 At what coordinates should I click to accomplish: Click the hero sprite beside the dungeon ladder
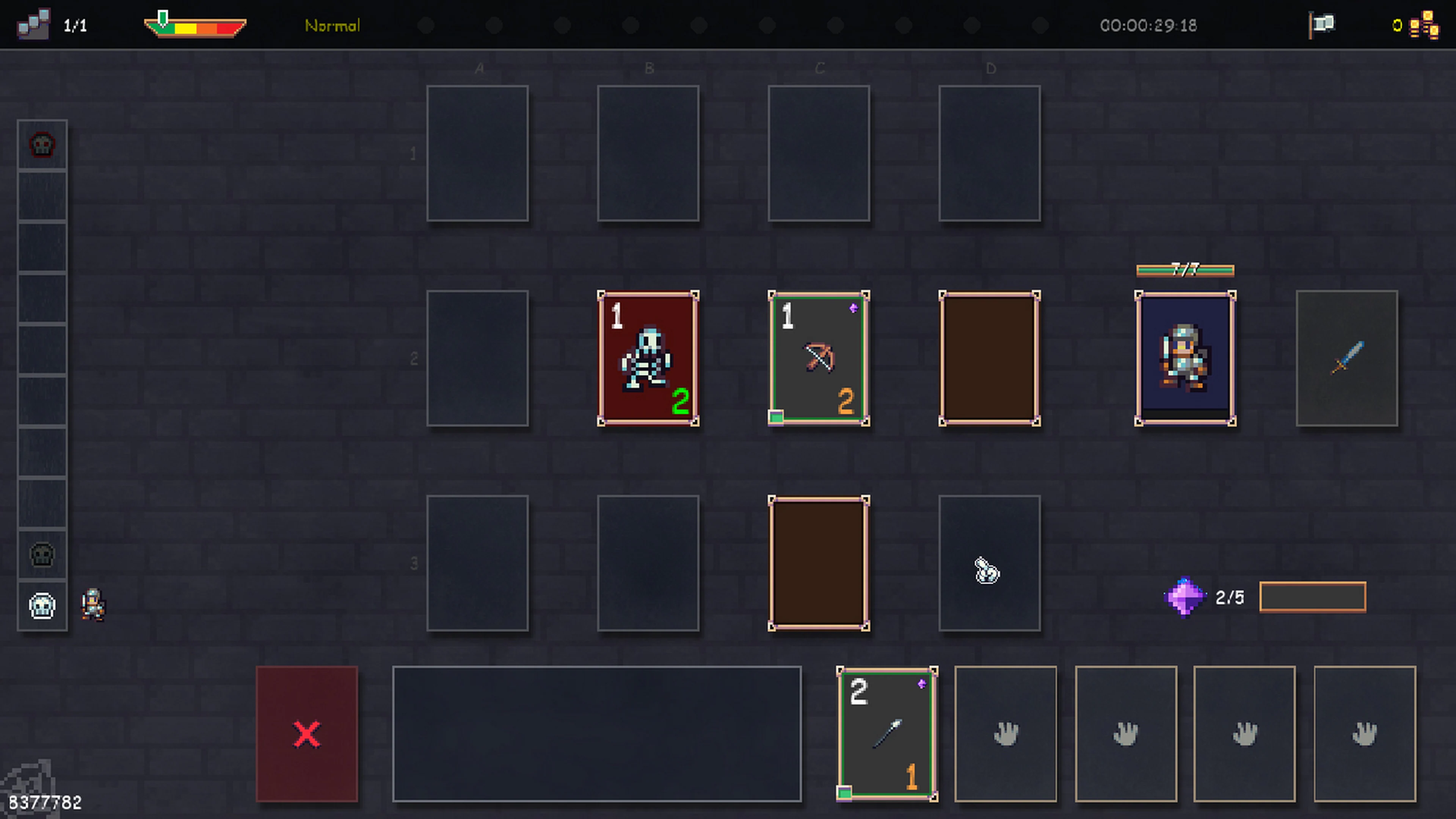[x=93, y=605]
